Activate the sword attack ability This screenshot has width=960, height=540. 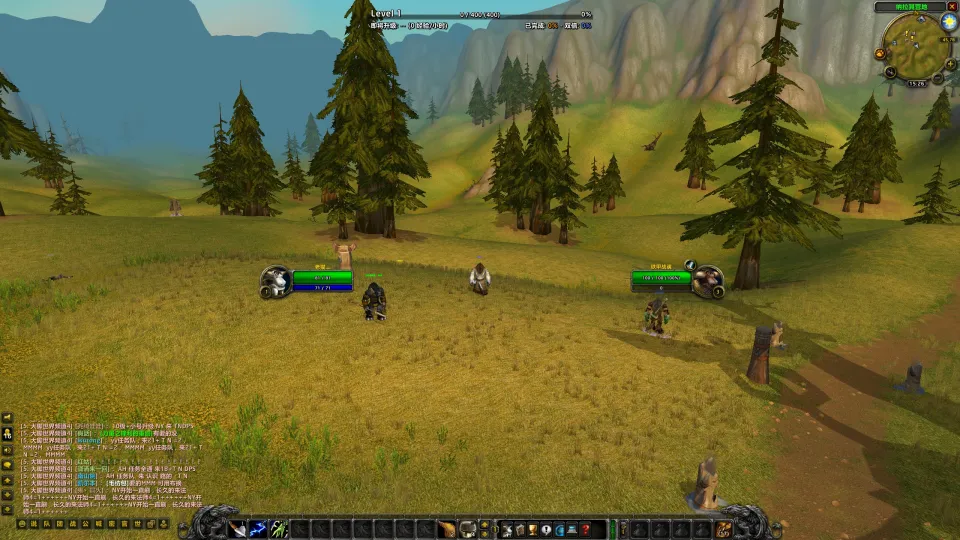pyautogui.click(x=238, y=529)
